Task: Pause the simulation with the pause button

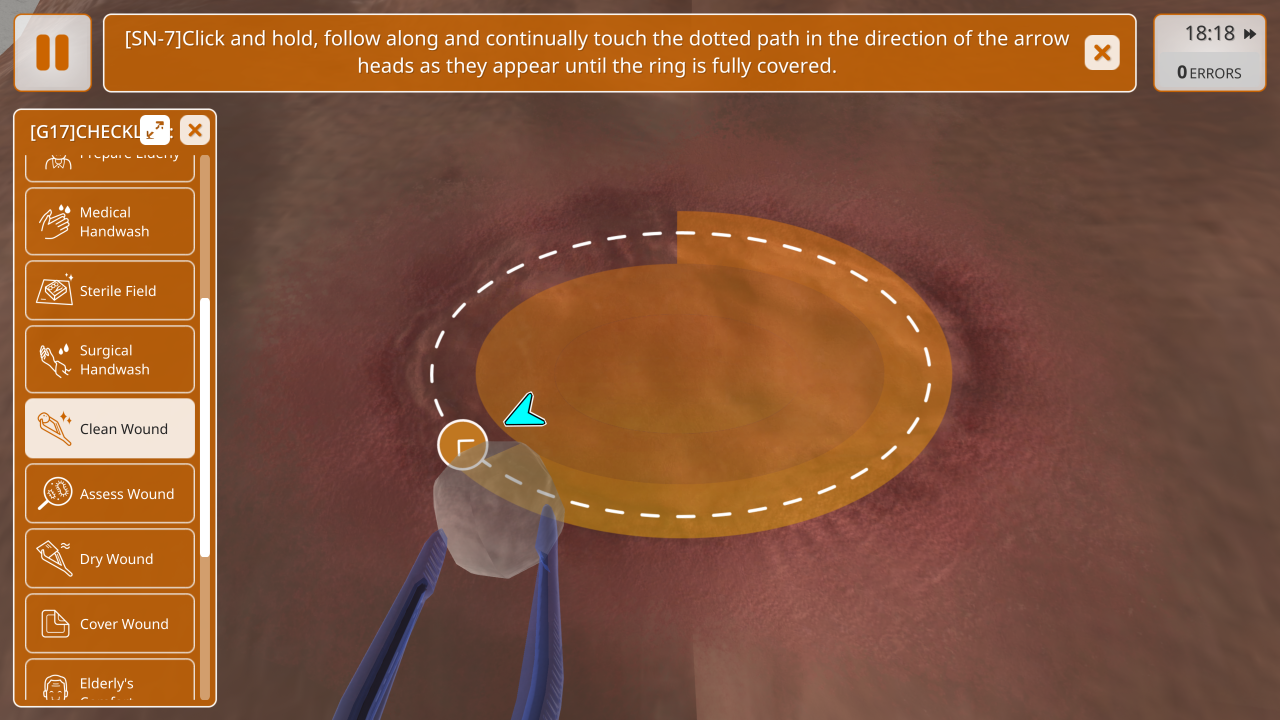Action: point(52,52)
